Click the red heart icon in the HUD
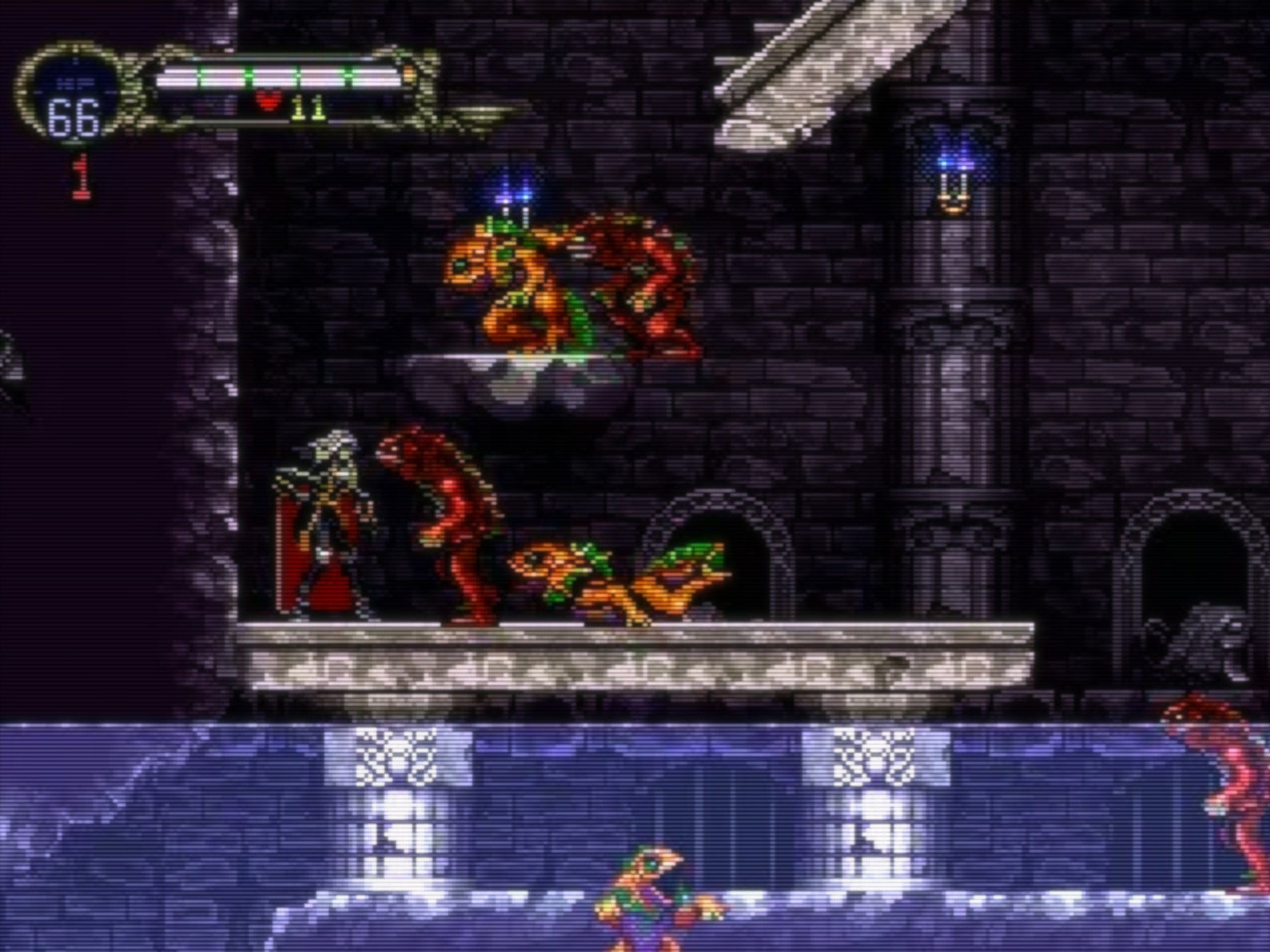The image size is (1270, 952). tap(268, 102)
